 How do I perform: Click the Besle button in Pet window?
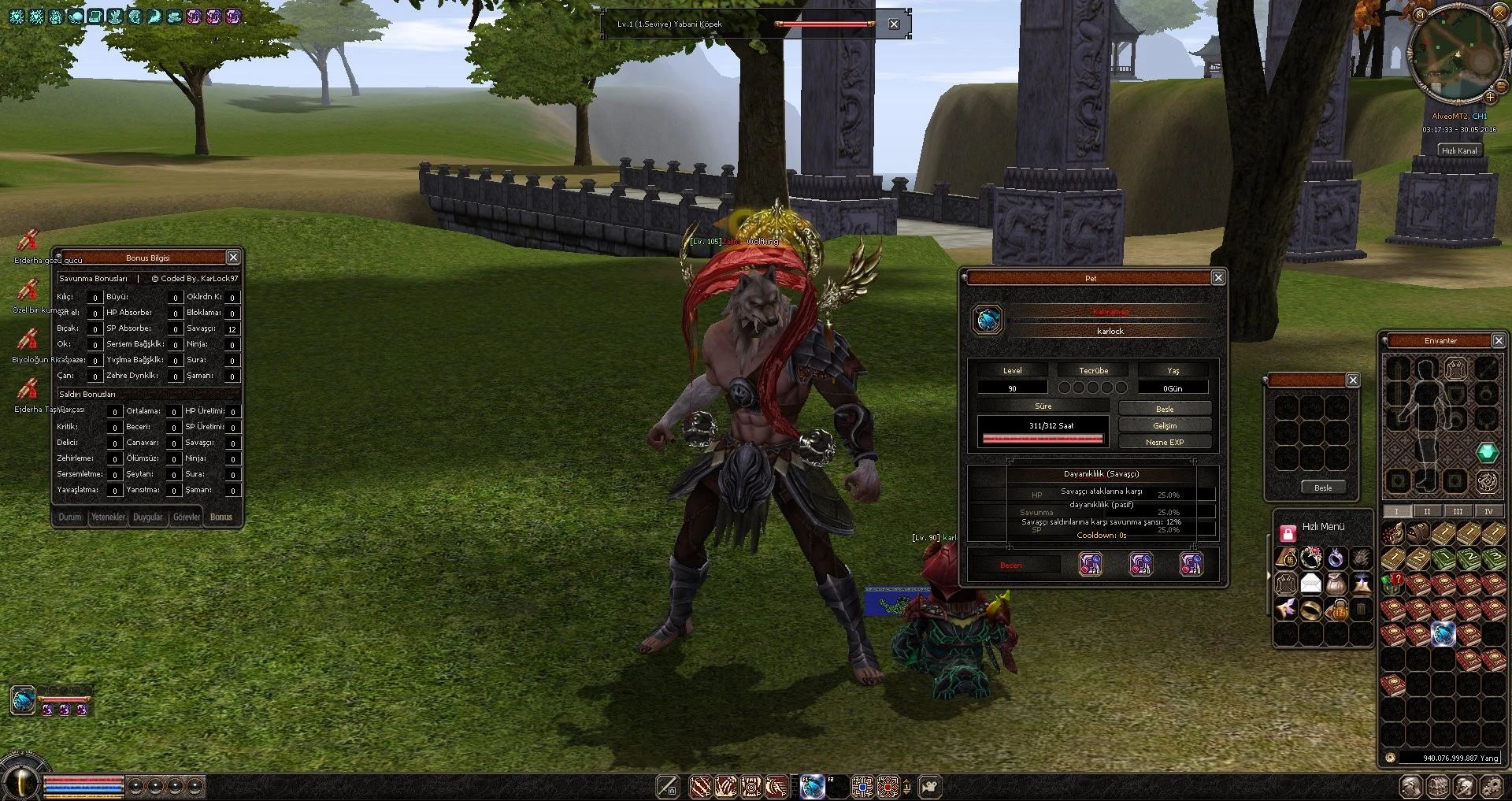1164,409
